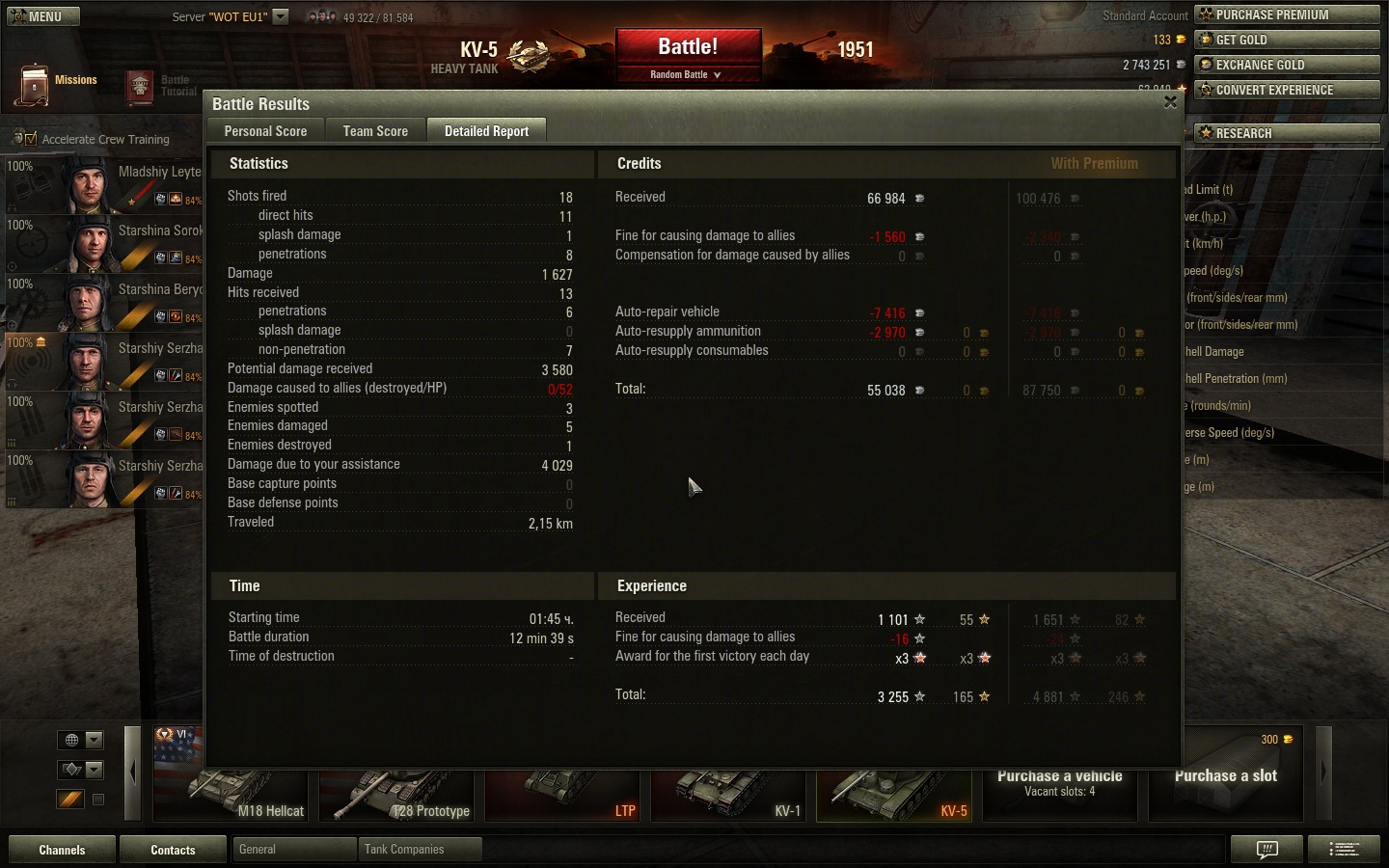The image size is (1389, 868).
Task: Close the Battle Results window
Action: tap(1170, 102)
